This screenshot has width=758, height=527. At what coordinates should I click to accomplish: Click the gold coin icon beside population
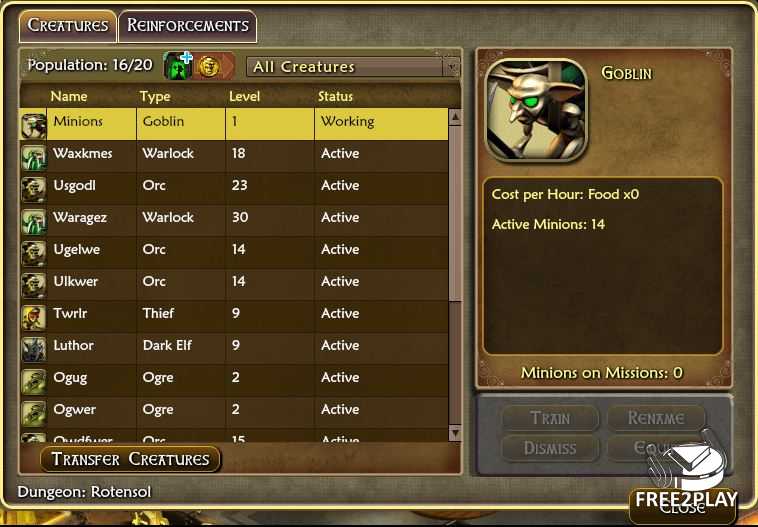tap(208, 66)
